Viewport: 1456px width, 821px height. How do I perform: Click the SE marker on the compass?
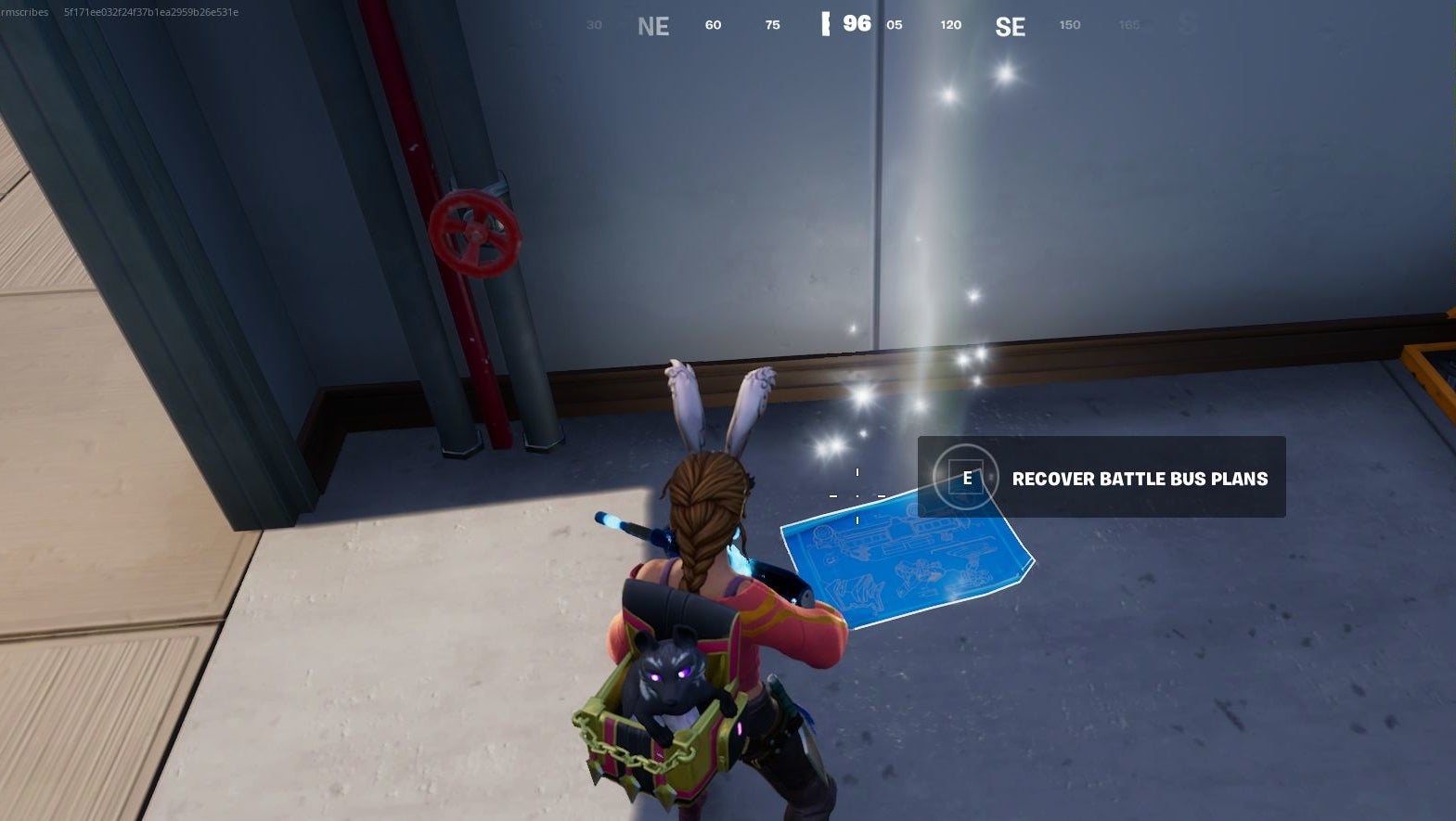pyautogui.click(x=1011, y=26)
